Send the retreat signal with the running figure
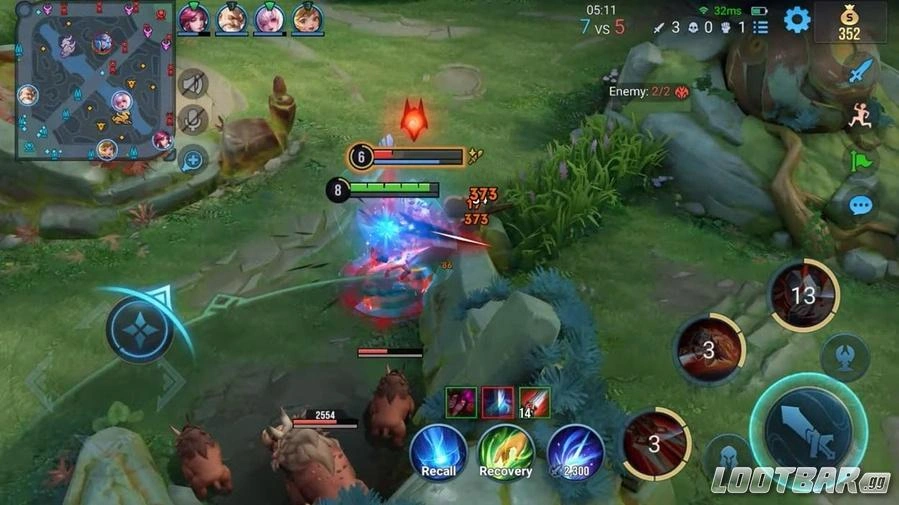The image size is (899, 505). (x=860, y=116)
